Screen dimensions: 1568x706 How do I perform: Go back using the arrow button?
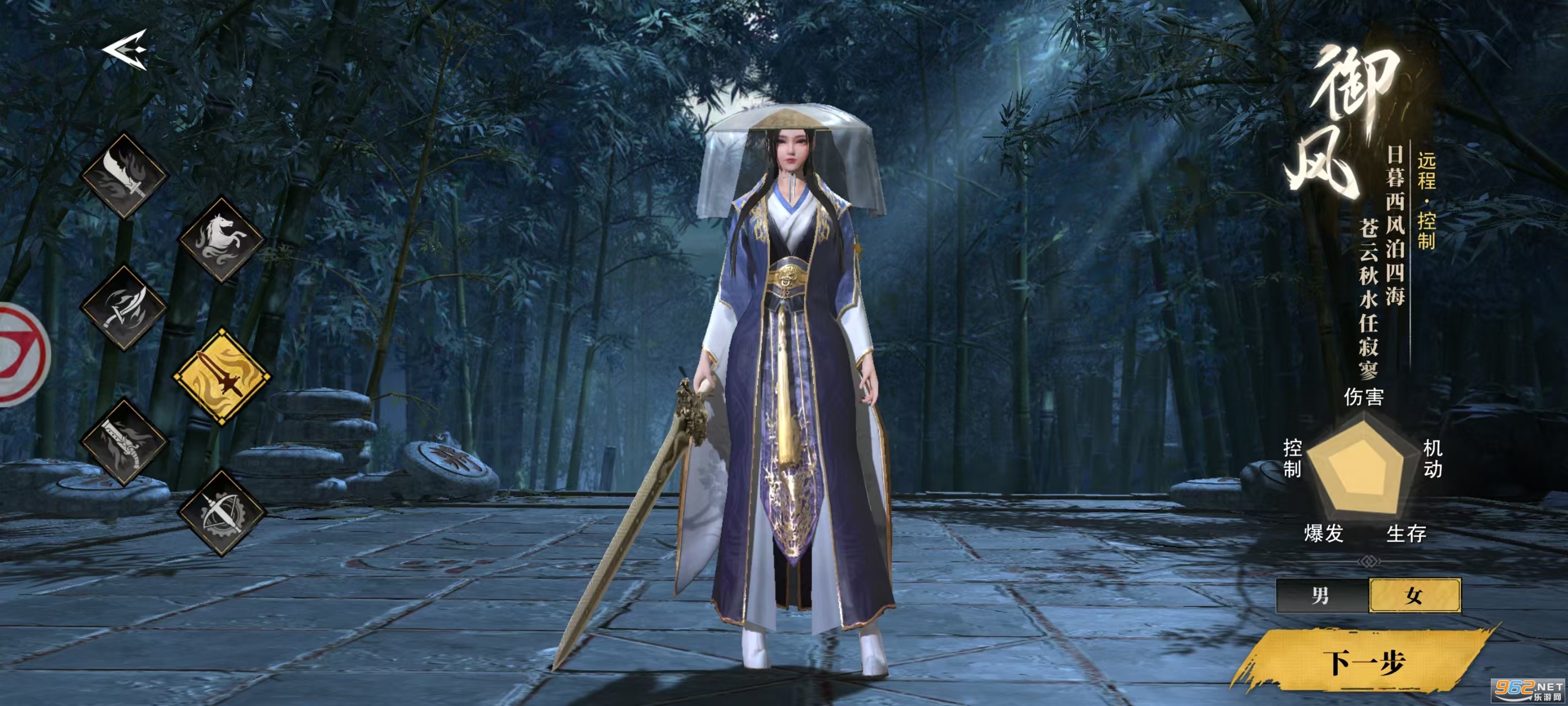(x=125, y=49)
